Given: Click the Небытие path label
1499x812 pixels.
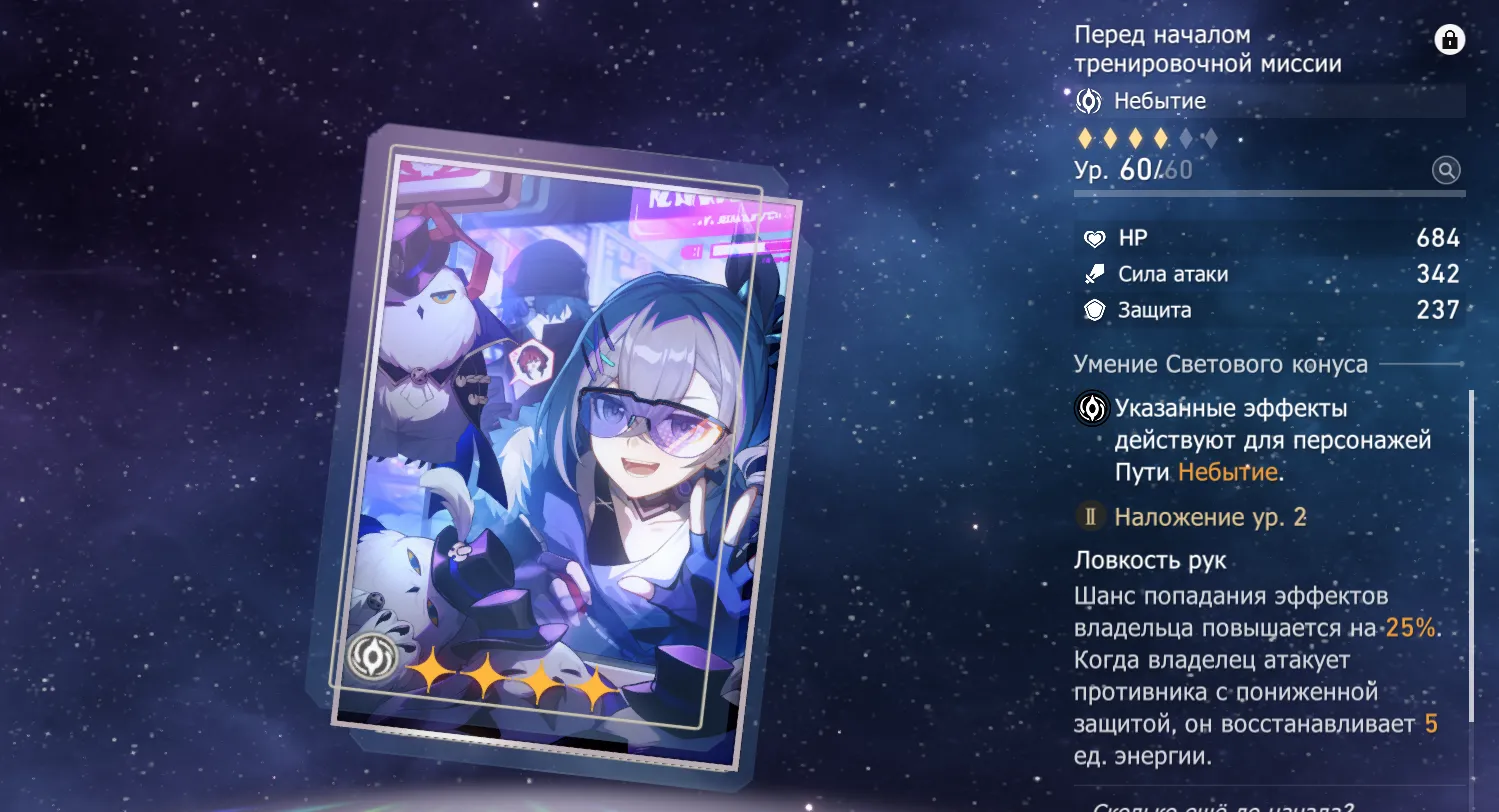Looking at the screenshot, I should (x=1160, y=101).
